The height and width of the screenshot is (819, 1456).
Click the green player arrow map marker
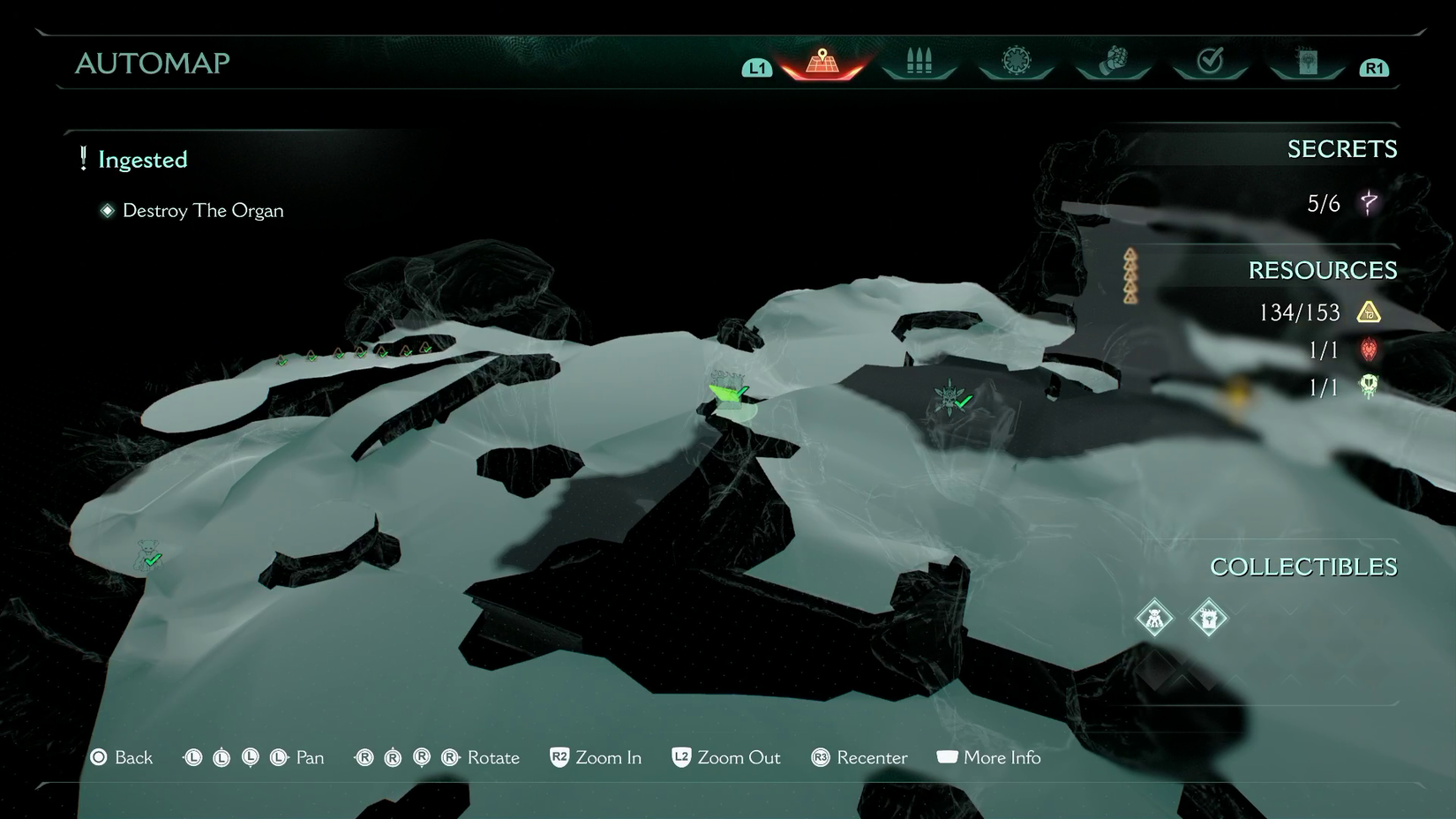coord(726,392)
